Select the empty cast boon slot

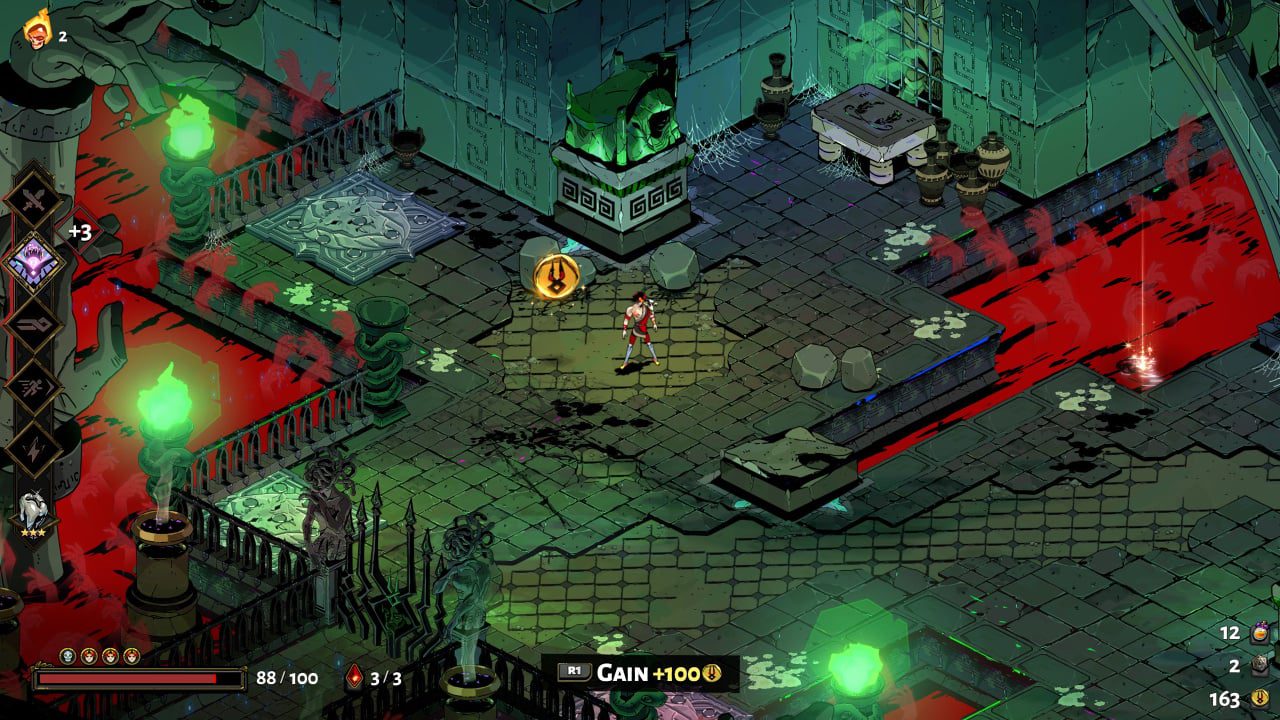click(x=35, y=326)
